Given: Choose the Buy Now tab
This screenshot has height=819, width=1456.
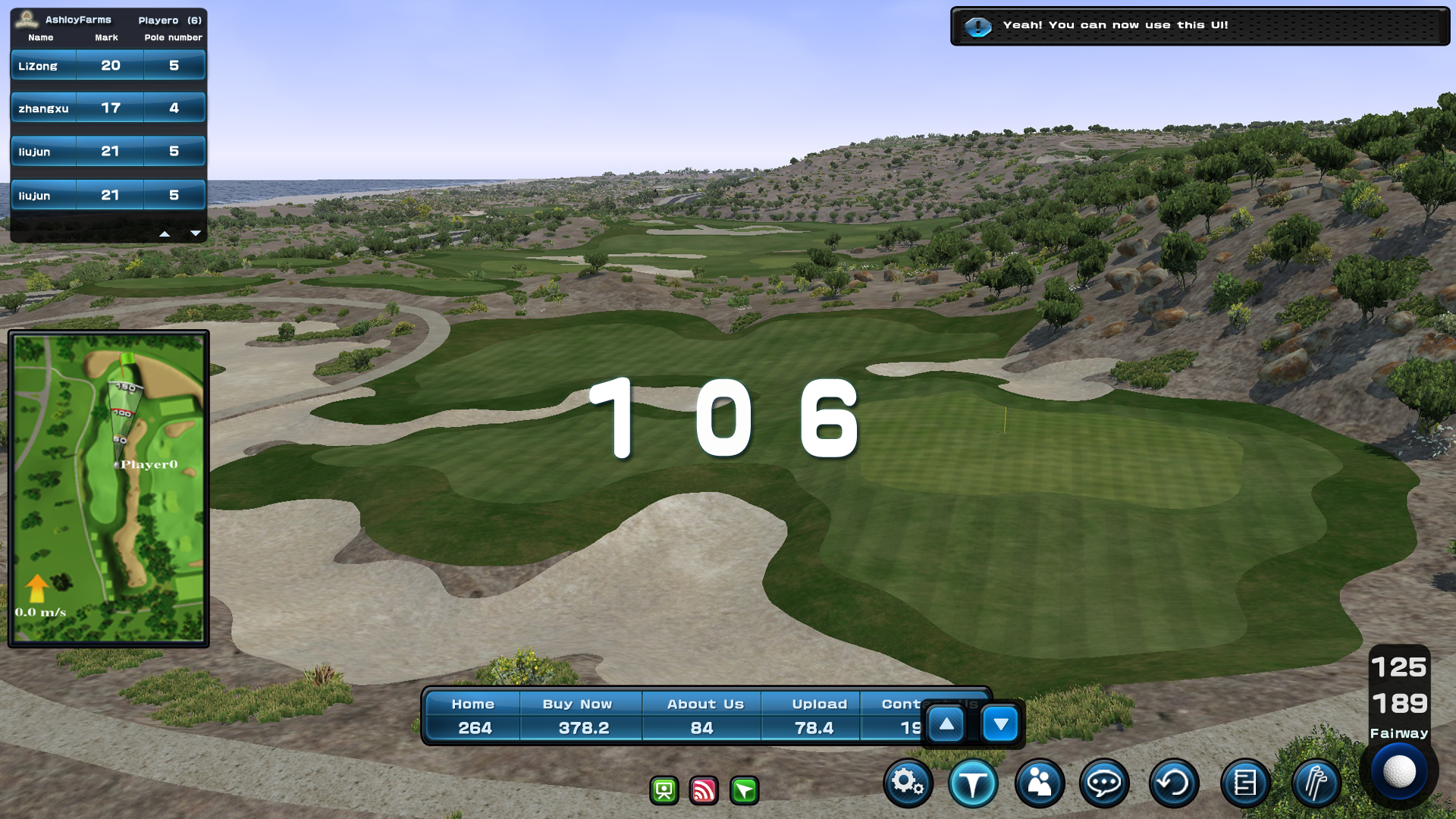Looking at the screenshot, I should click(x=578, y=704).
